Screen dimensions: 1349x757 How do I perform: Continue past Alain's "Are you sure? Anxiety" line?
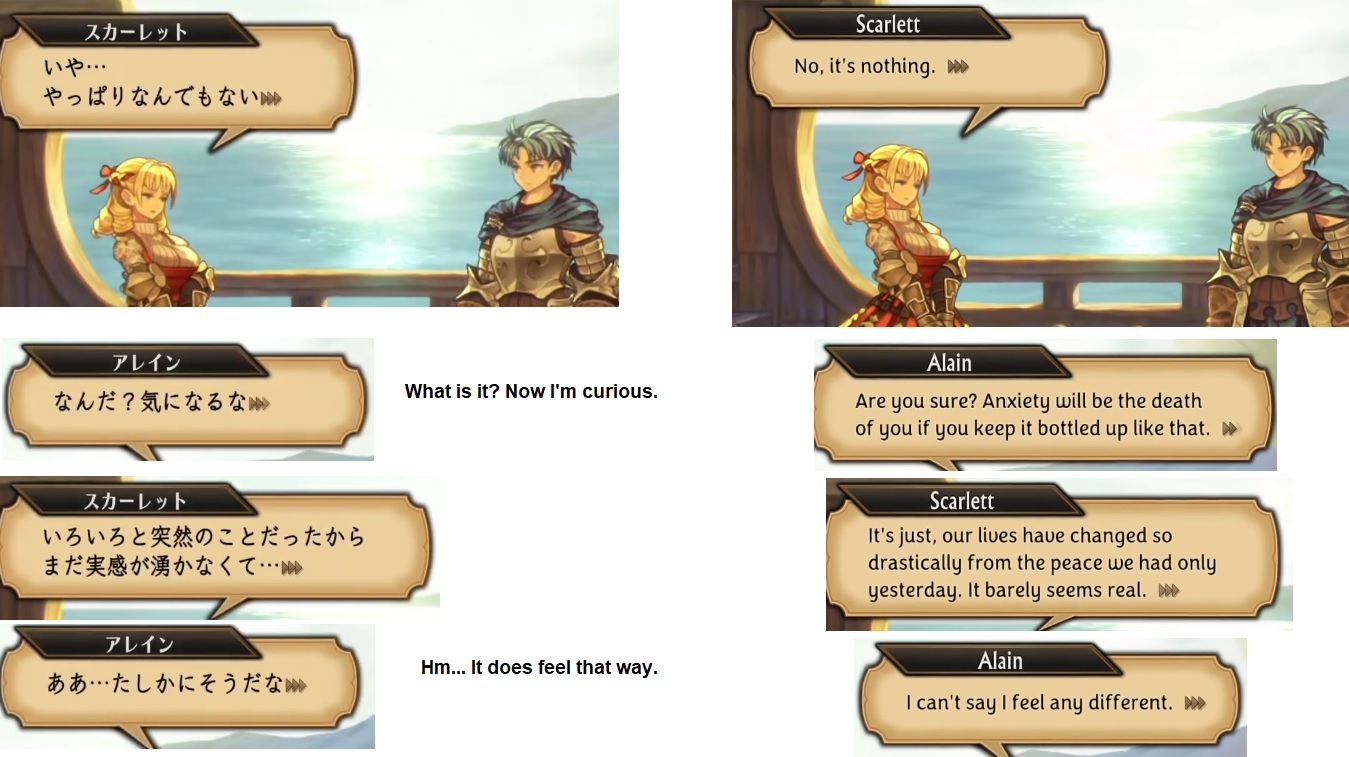click(x=1230, y=429)
